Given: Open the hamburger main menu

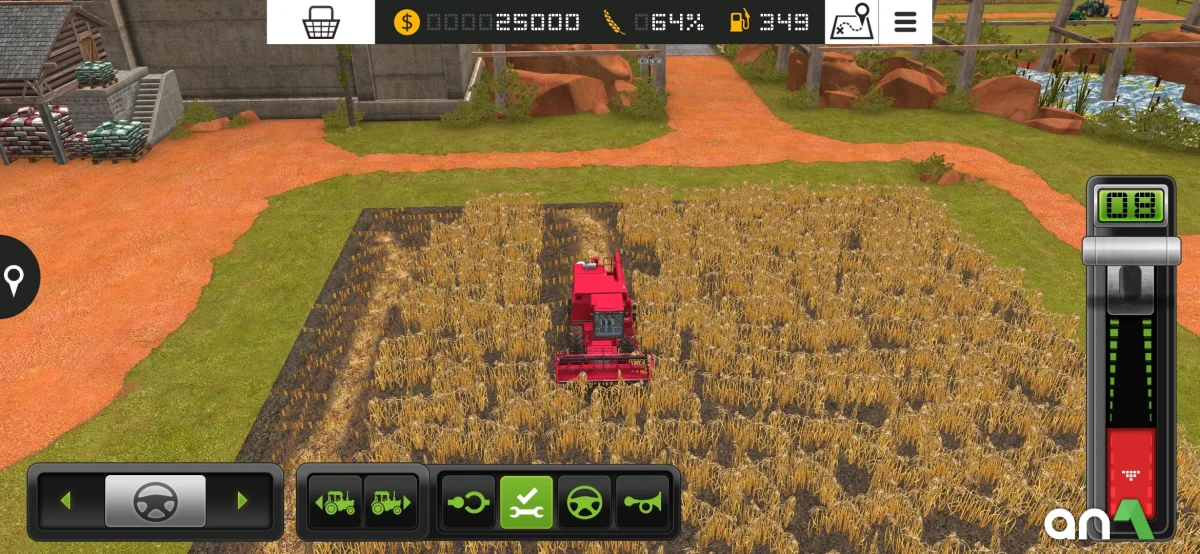Looking at the screenshot, I should (906, 22).
